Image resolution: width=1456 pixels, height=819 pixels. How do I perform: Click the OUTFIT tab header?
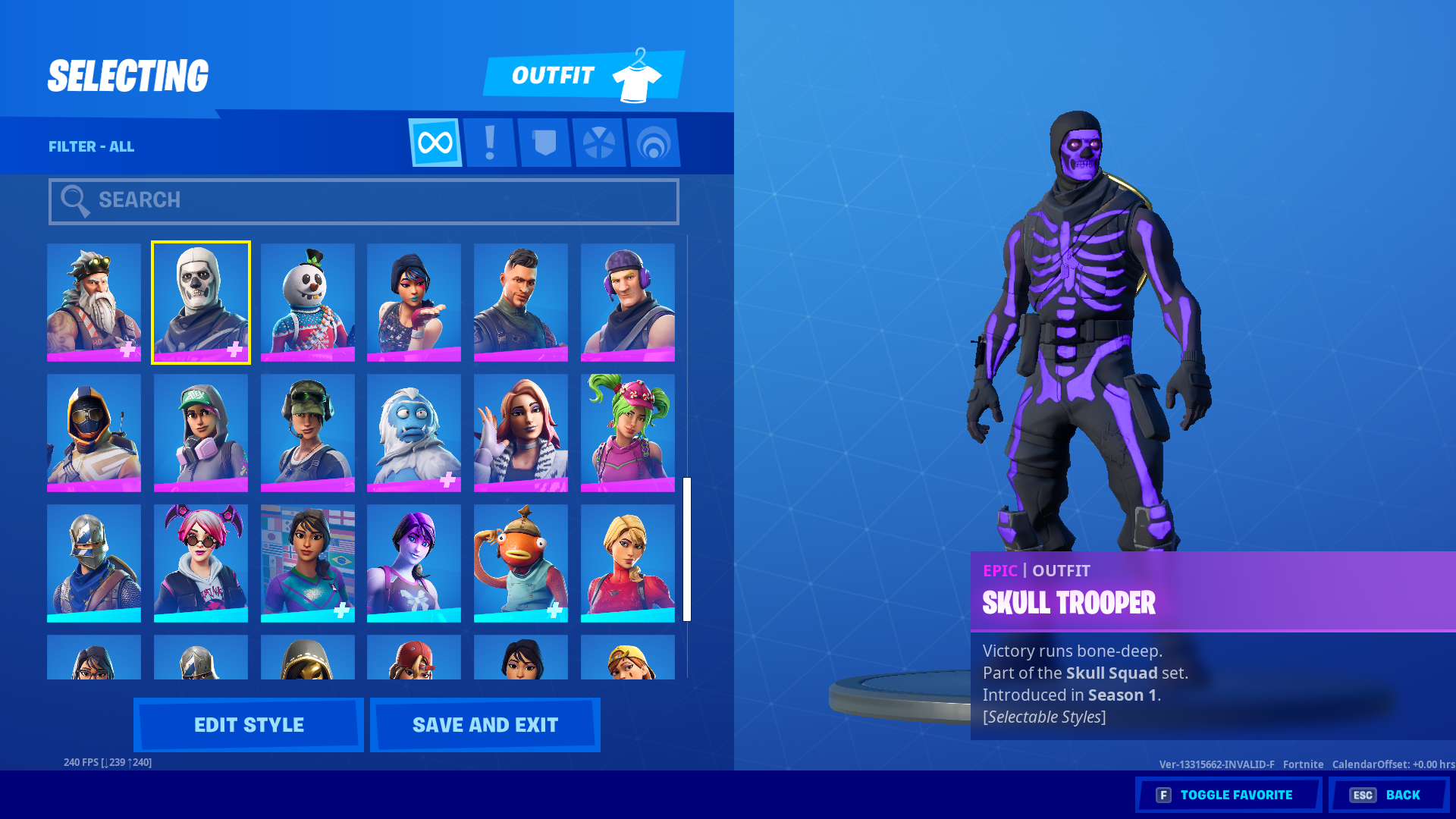pyautogui.click(x=553, y=74)
